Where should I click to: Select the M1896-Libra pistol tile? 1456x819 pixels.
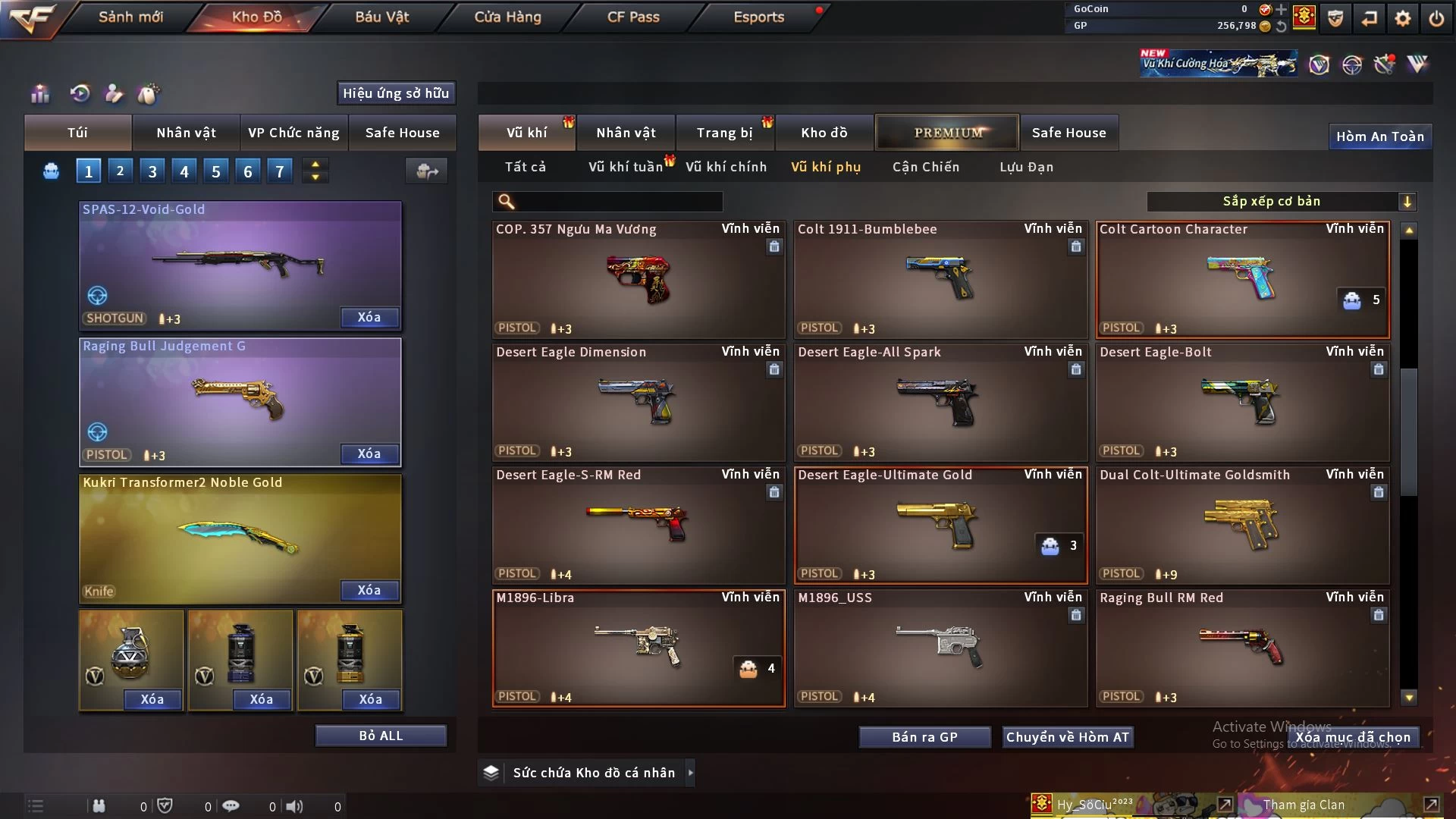639,648
